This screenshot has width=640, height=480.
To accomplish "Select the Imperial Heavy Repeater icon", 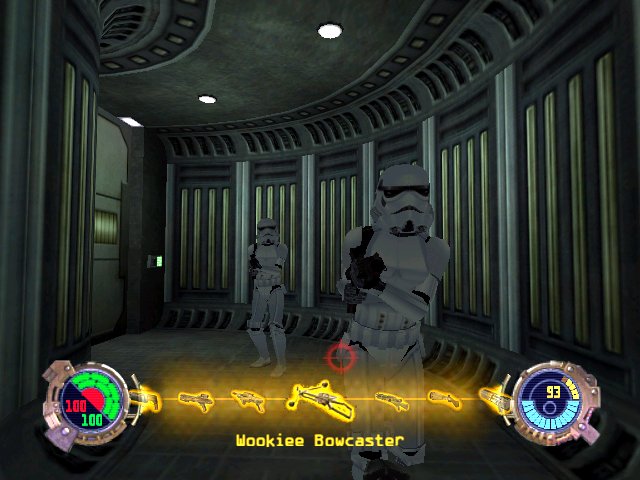I will click(x=389, y=399).
